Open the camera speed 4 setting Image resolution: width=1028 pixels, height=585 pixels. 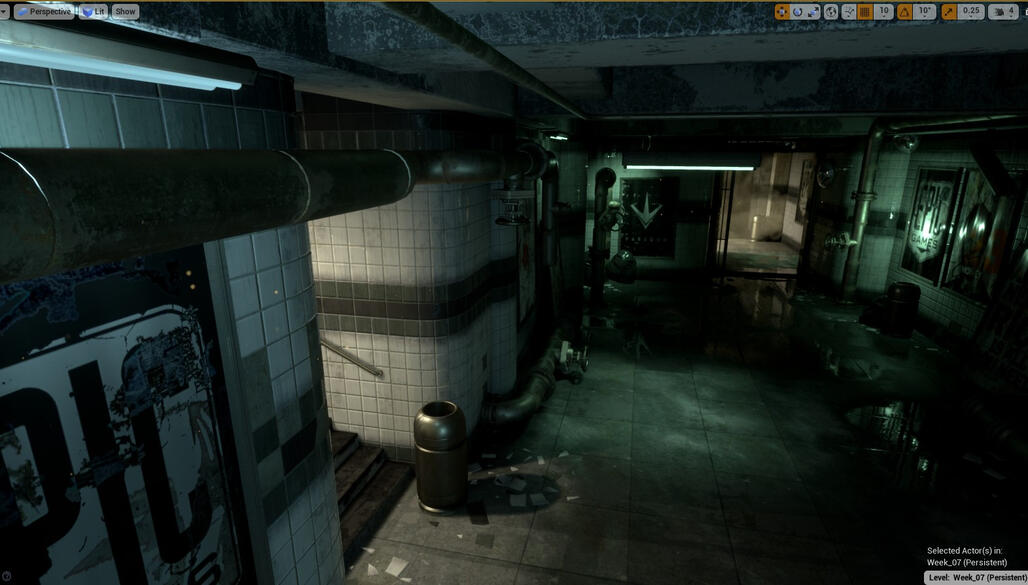[1004, 12]
